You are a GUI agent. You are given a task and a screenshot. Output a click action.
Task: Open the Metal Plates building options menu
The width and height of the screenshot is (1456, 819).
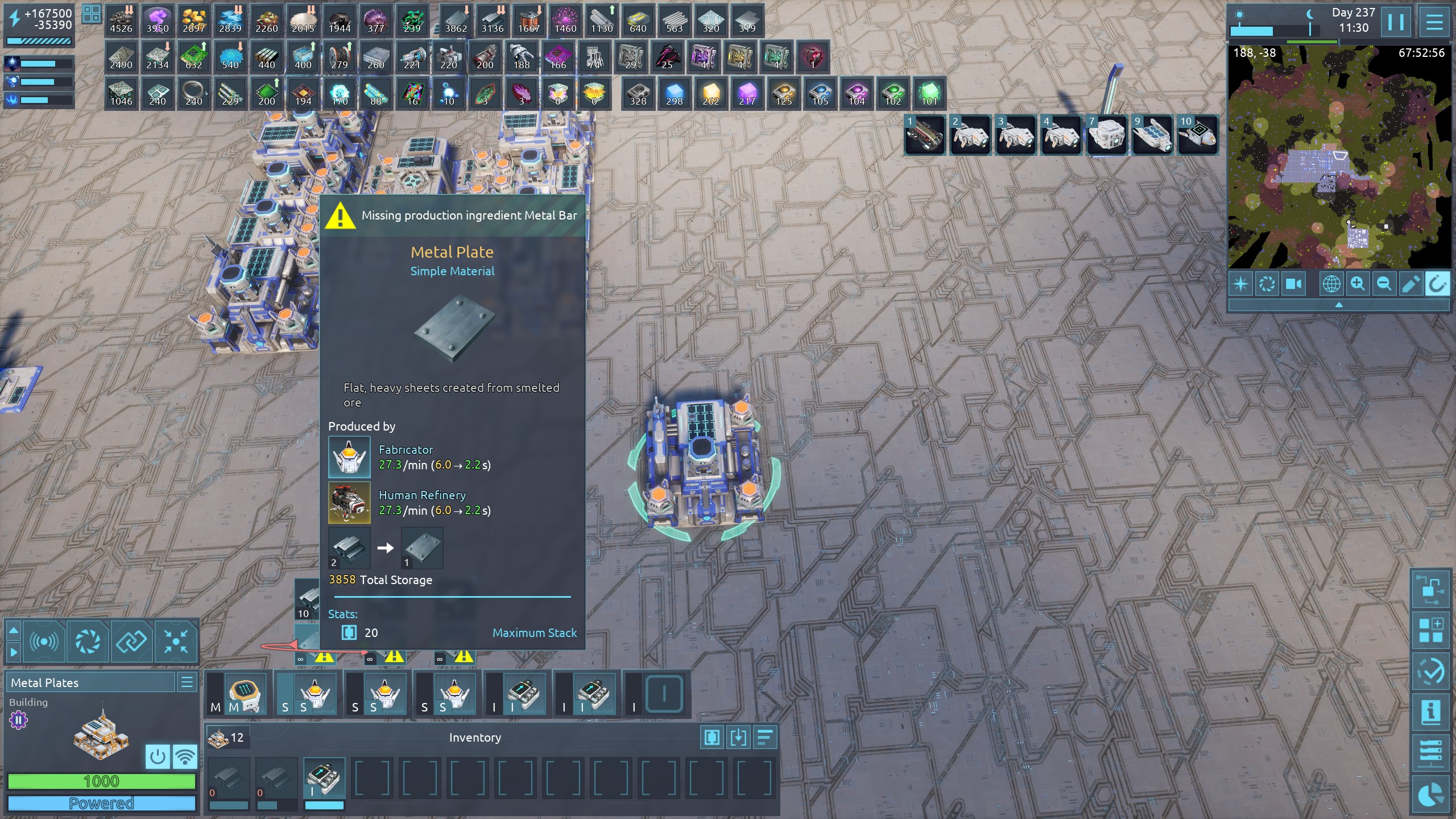point(187,682)
